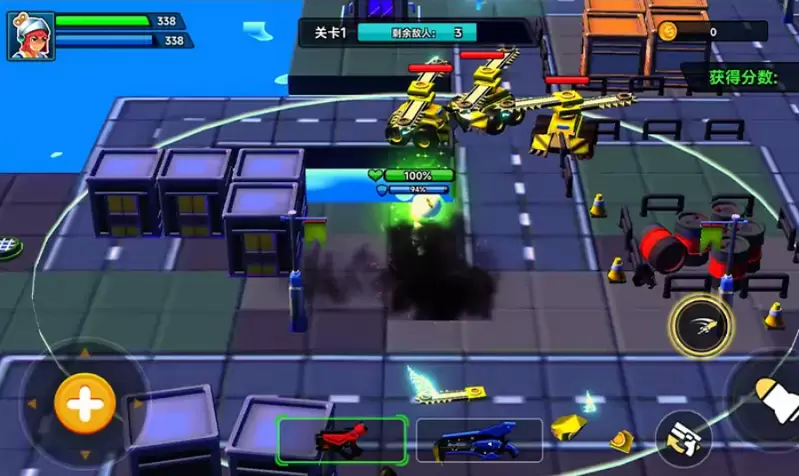Image resolution: width=799 pixels, height=476 pixels.
Task: Select the red weapon slot
Action: click(x=342, y=439)
